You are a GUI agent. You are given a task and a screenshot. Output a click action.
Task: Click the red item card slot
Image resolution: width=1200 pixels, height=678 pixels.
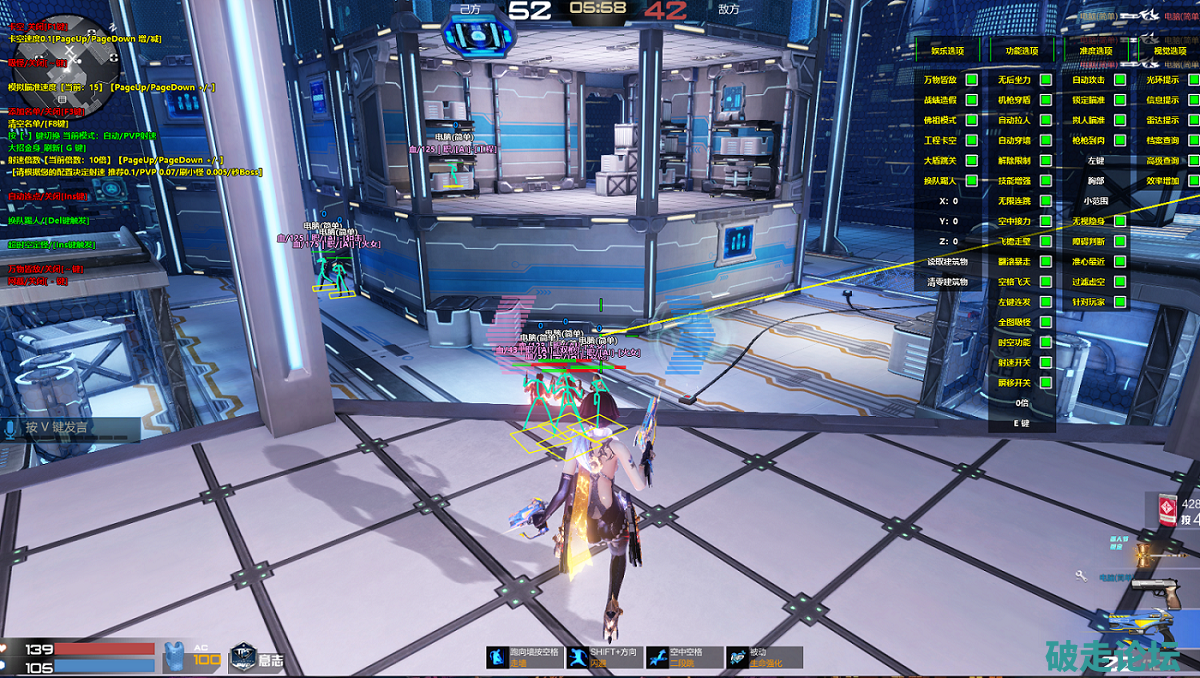(x=1162, y=510)
